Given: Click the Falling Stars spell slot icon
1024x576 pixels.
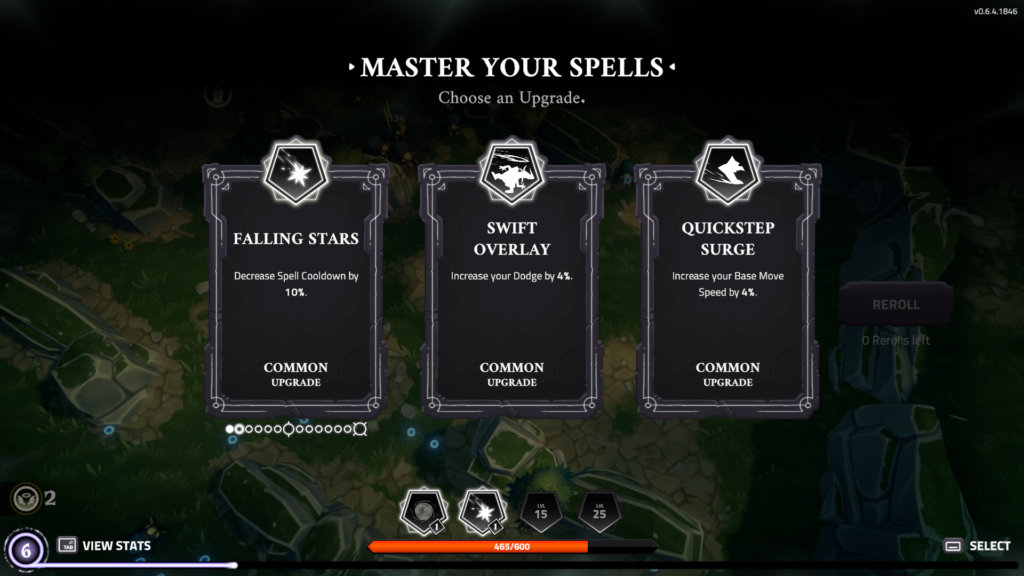Looking at the screenshot, I should 479,511.
